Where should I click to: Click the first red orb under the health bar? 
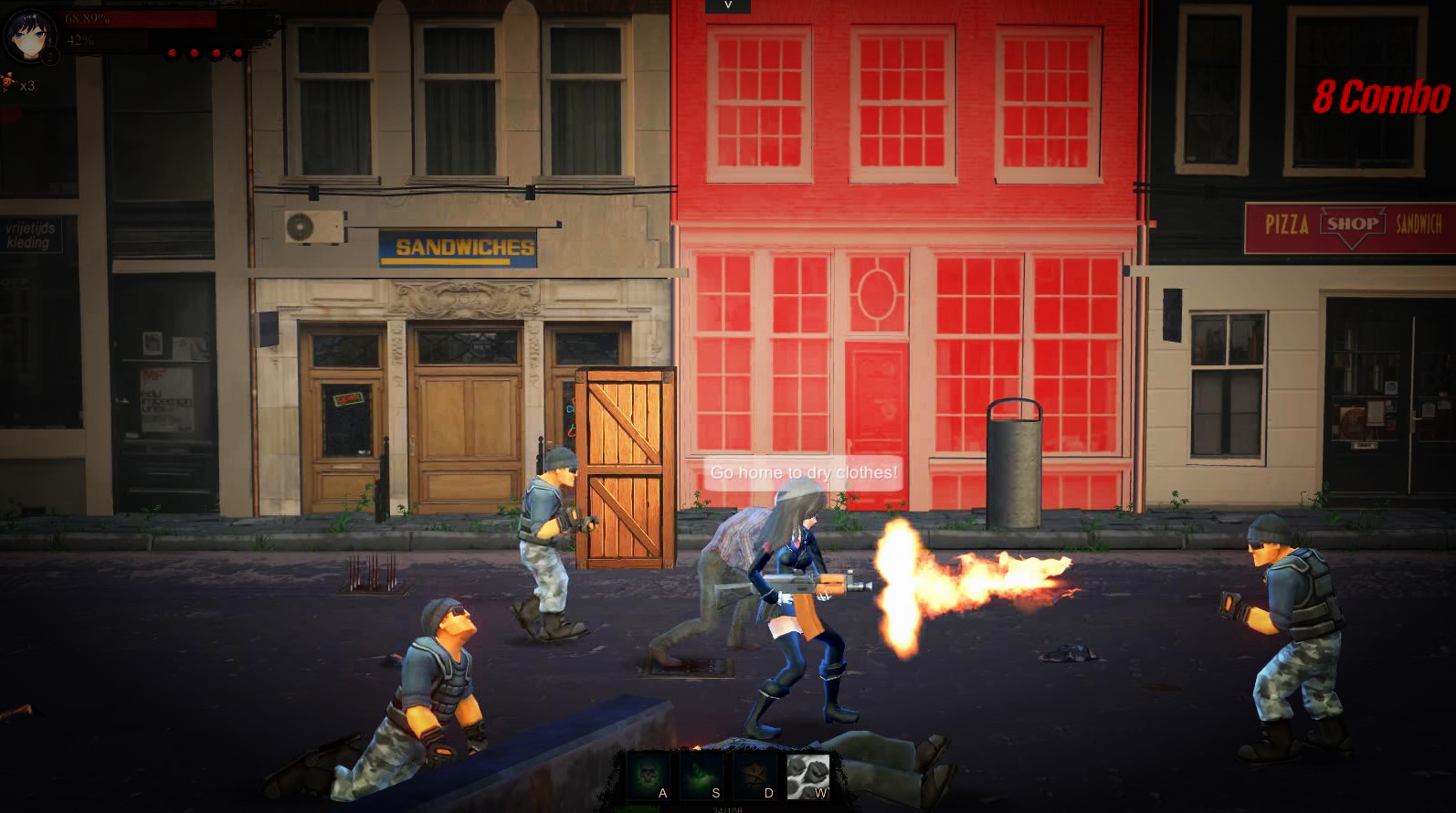(173, 53)
